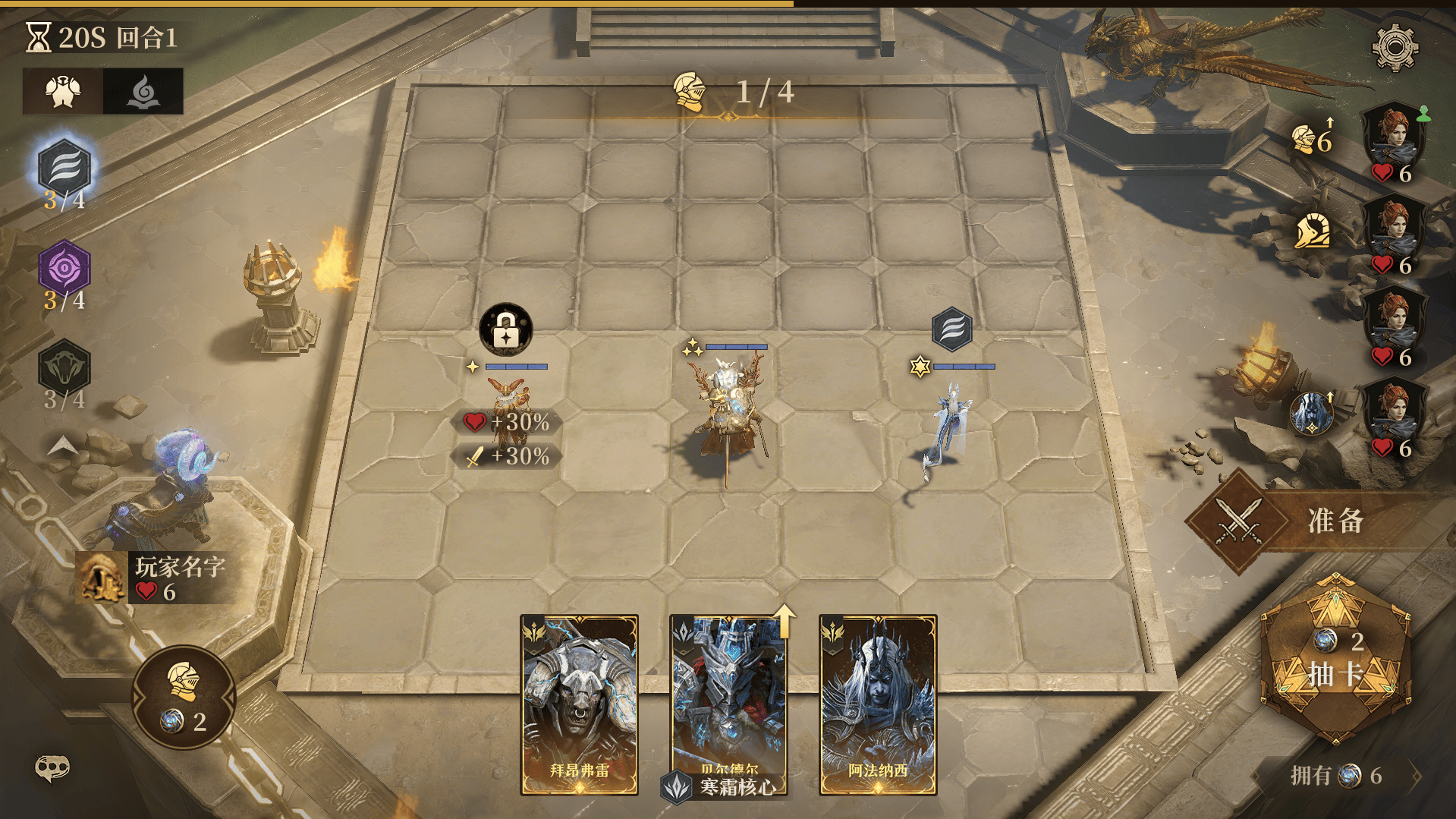The height and width of the screenshot is (819, 1456).
Task: Switch to the flame swirl tab
Action: pyautogui.click(x=143, y=92)
